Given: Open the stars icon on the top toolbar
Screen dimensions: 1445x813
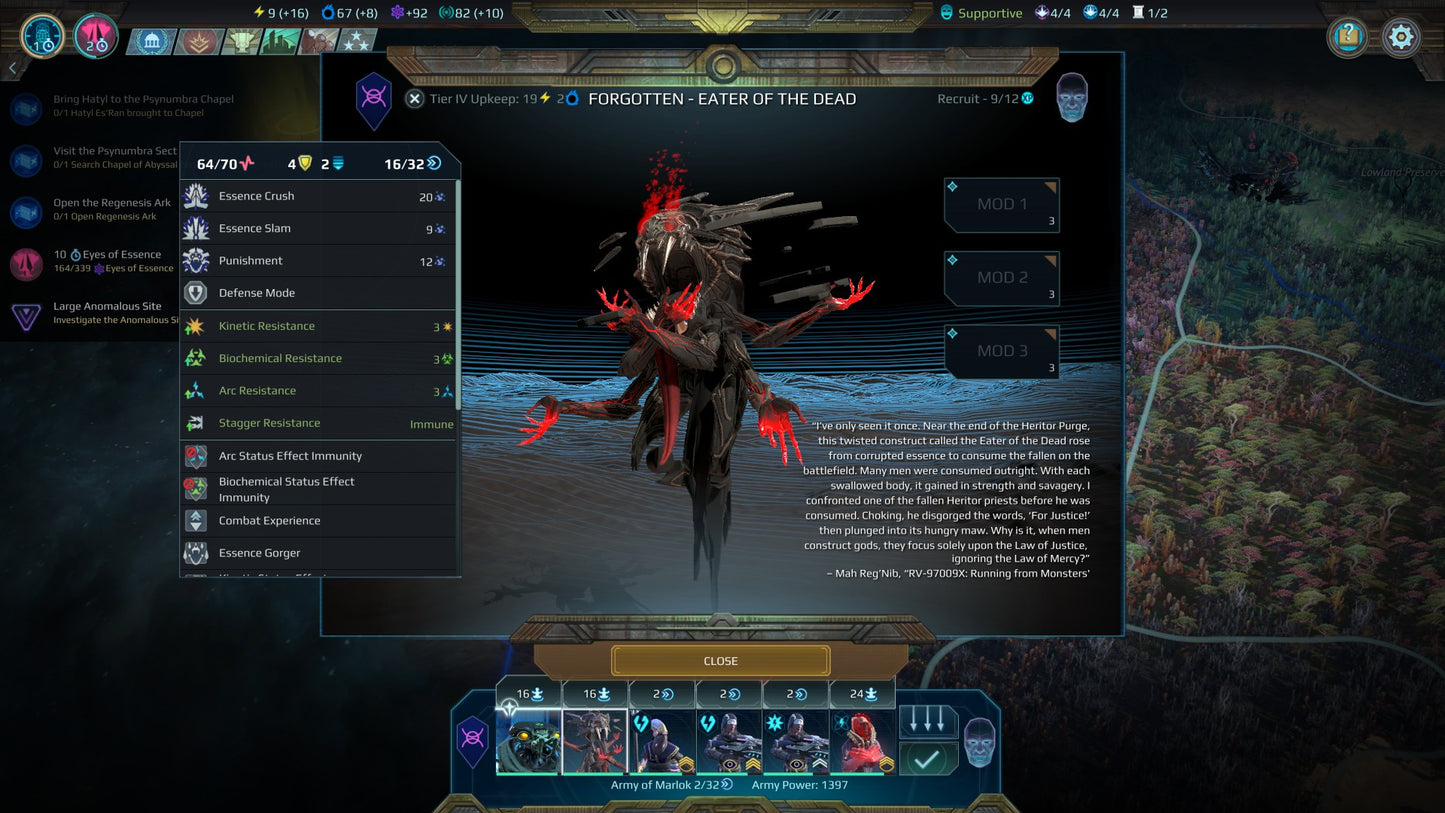Looking at the screenshot, I should pyautogui.click(x=355, y=41).
